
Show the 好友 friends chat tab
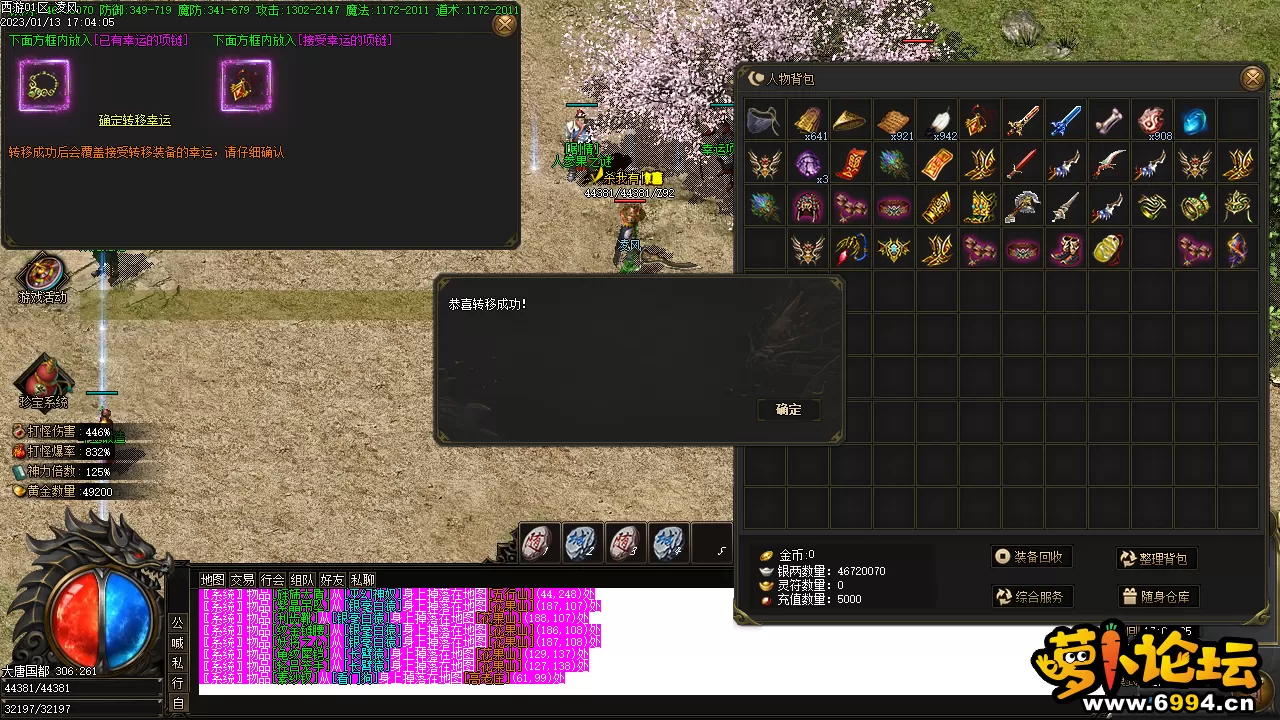[x=332, y=580]
